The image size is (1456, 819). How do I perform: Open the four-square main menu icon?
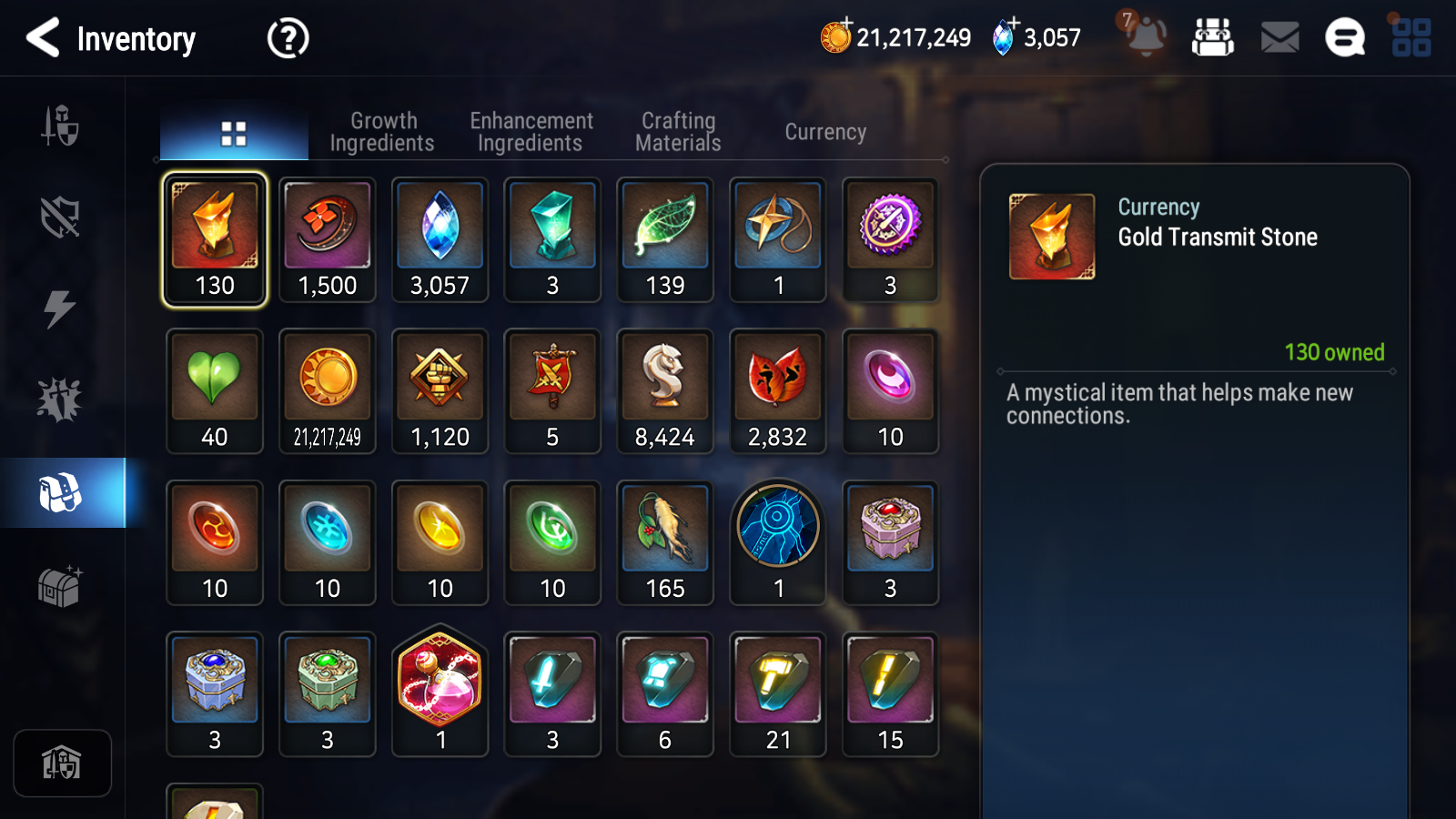1411,38
